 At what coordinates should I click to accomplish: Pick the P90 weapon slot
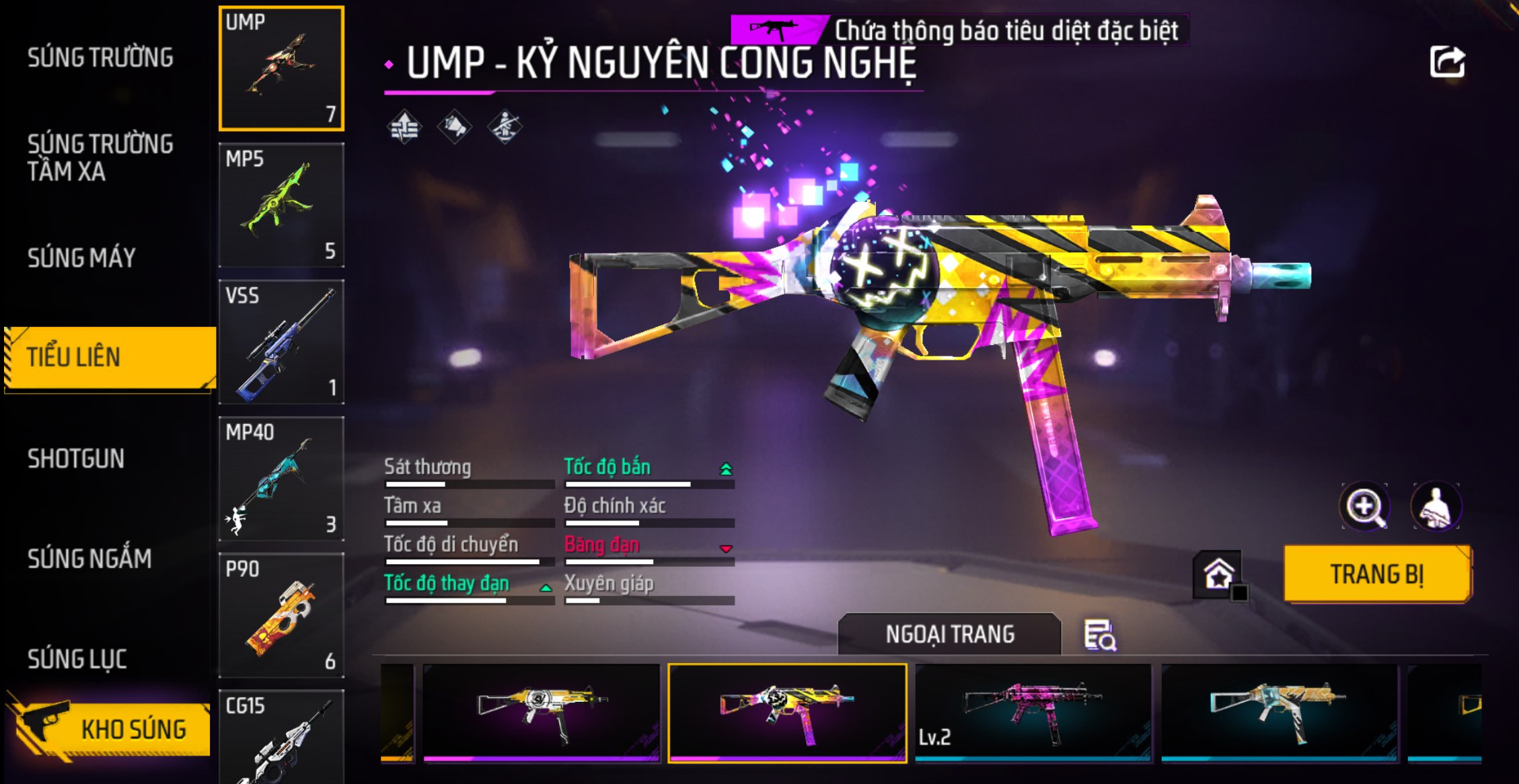pos(281,615)
